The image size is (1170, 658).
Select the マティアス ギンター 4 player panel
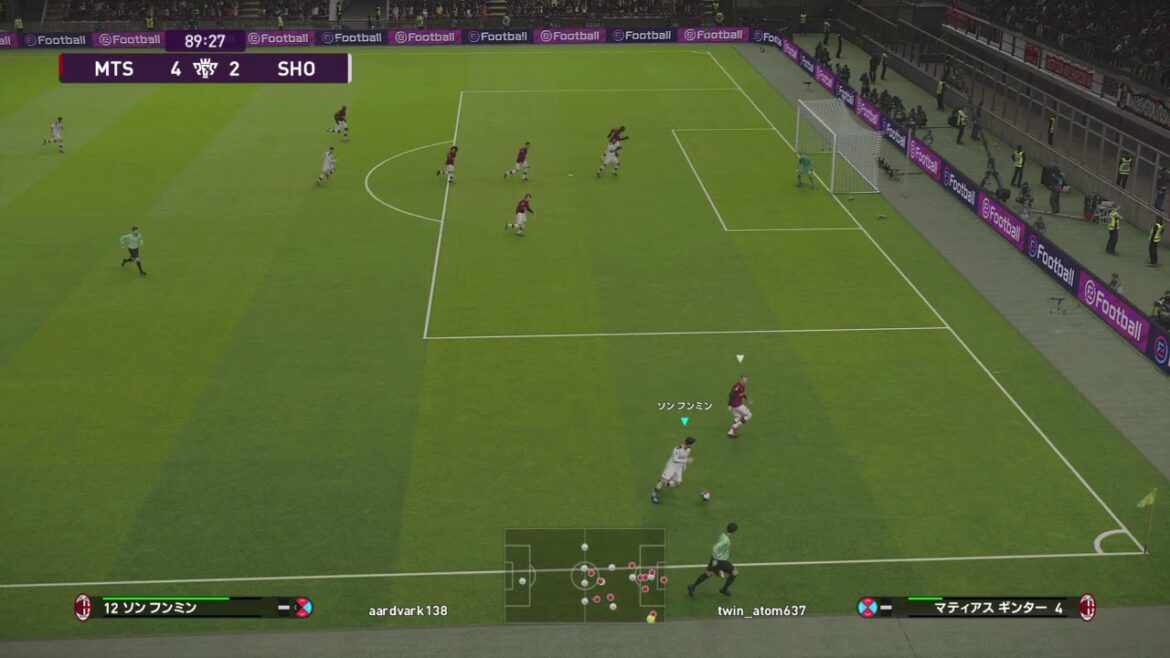click(976, 607)
